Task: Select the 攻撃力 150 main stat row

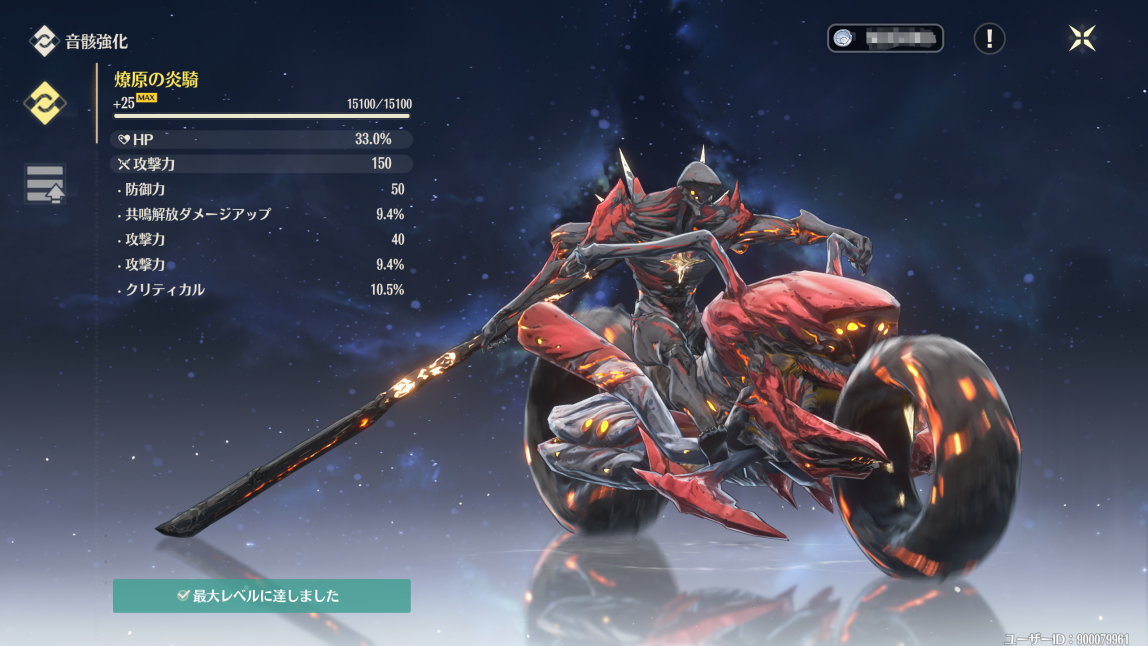Action: [x=261, y=163]
